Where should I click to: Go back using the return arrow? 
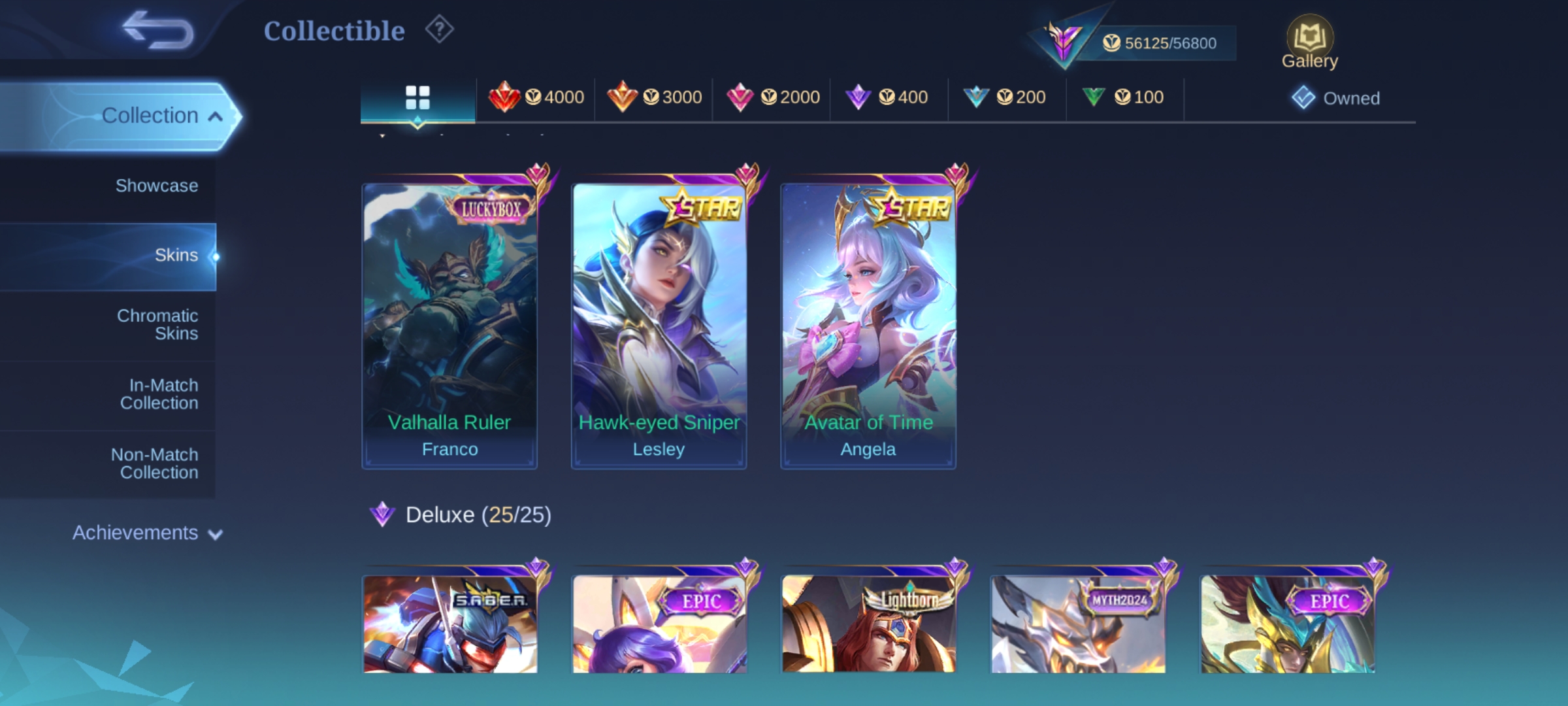click(158, 30)
